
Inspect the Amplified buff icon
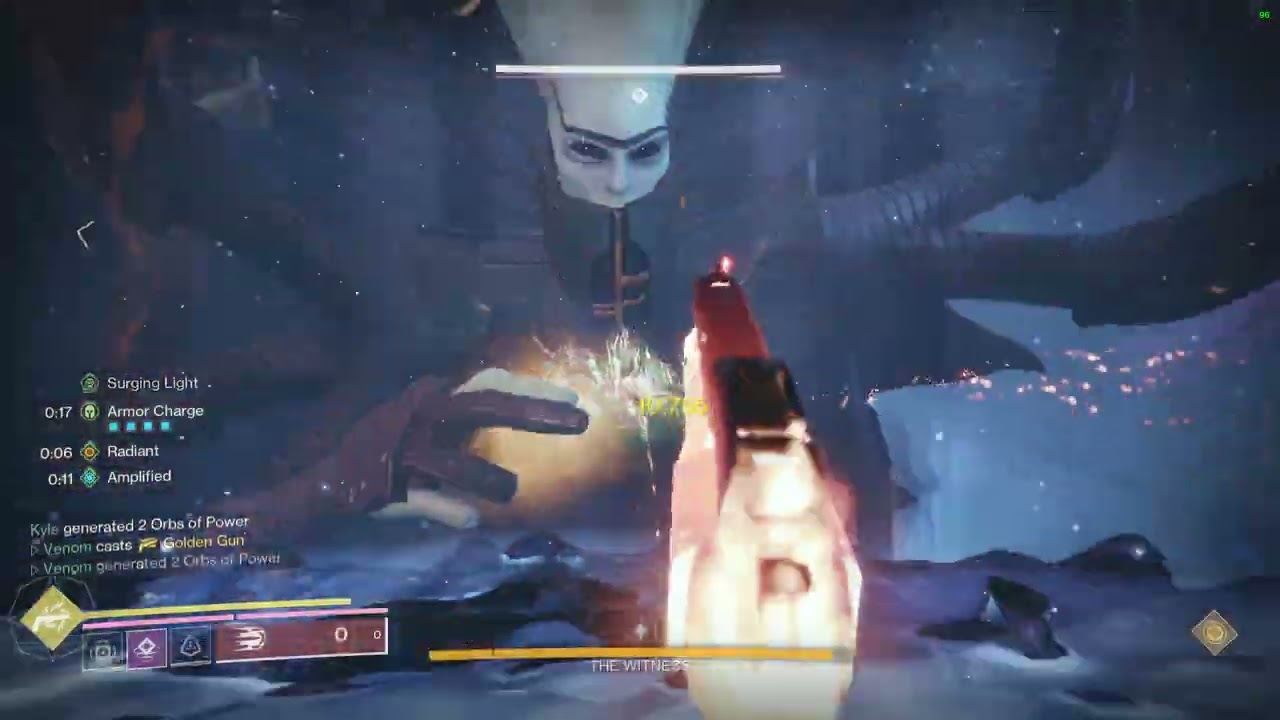point(89,477)
